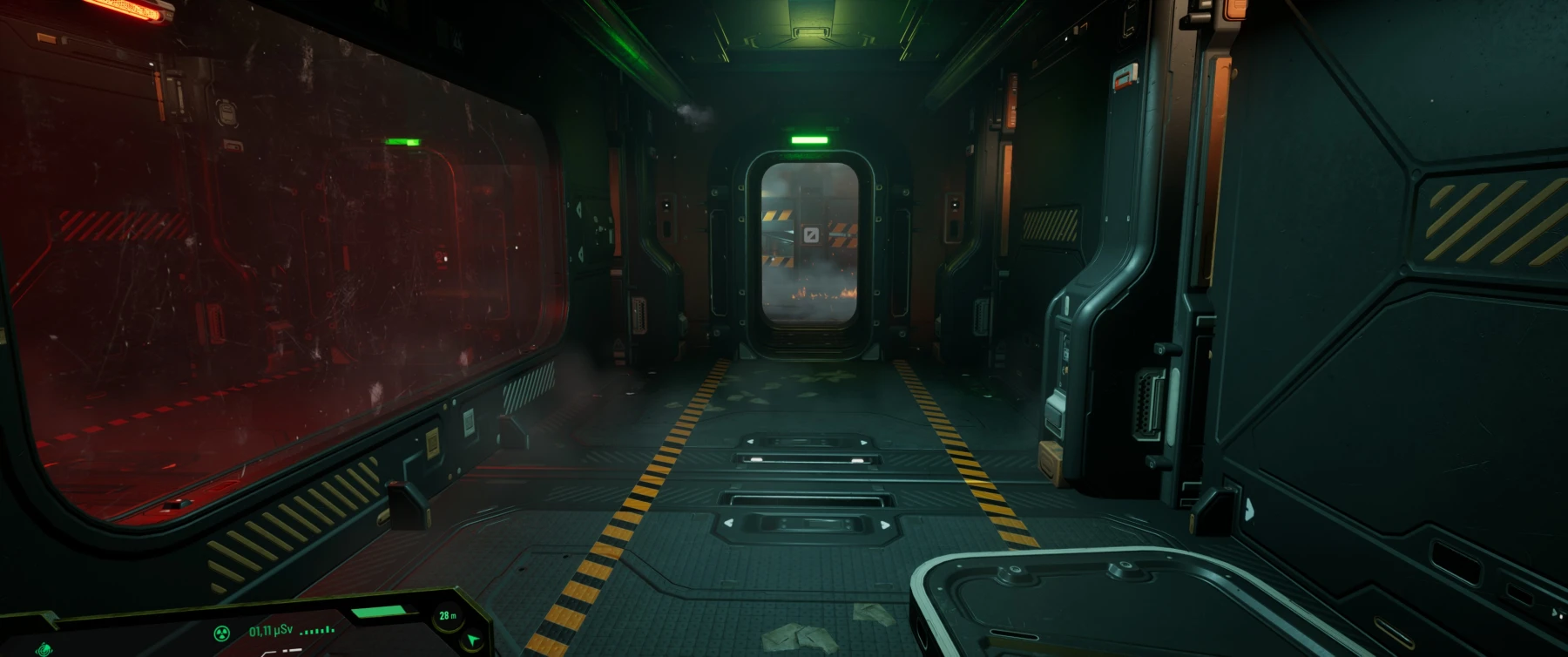Screen dimensions: 1568x657
Task: Click the radiation hazard symbol icon
Action: click(x=223, y=633)
